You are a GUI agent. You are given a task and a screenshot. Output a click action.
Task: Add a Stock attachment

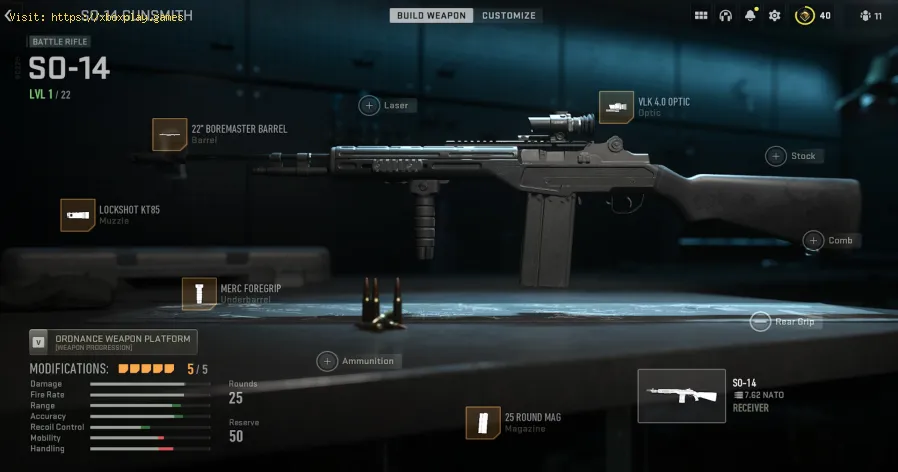(776, 156)
